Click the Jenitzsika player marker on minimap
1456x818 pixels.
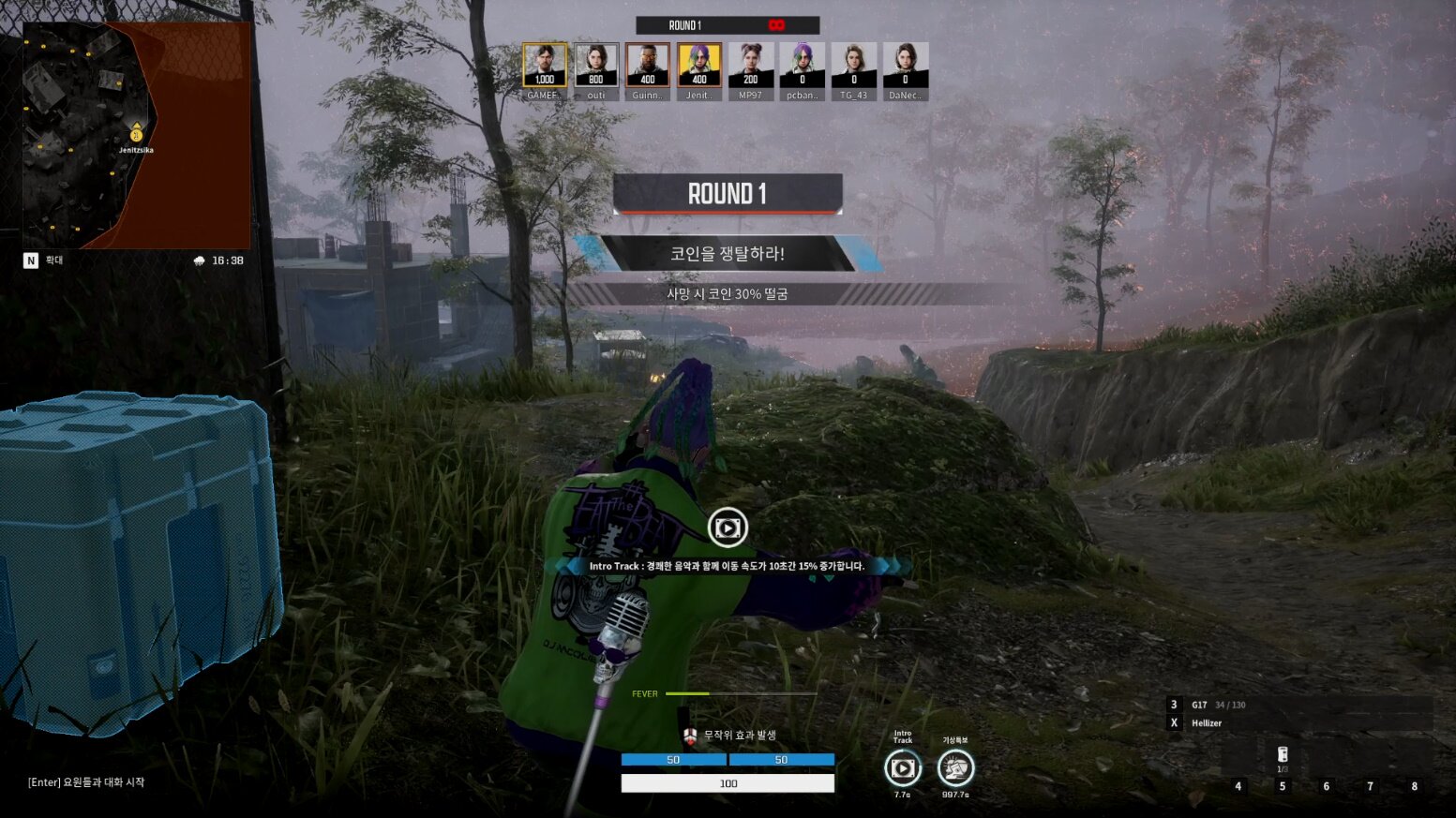tap(136, 135)
